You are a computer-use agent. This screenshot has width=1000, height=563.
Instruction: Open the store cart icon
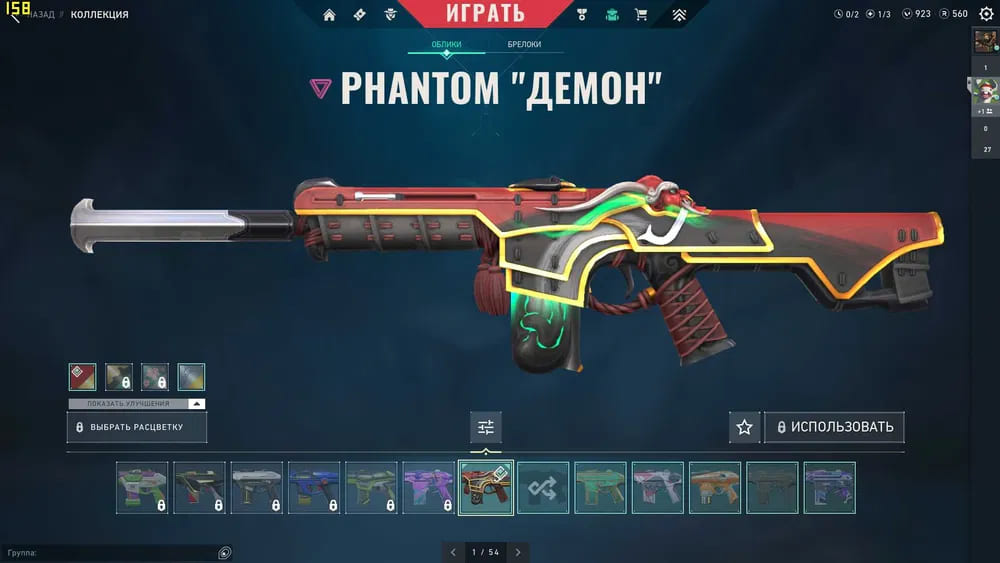pyautogui.click(x=641, y=15)
